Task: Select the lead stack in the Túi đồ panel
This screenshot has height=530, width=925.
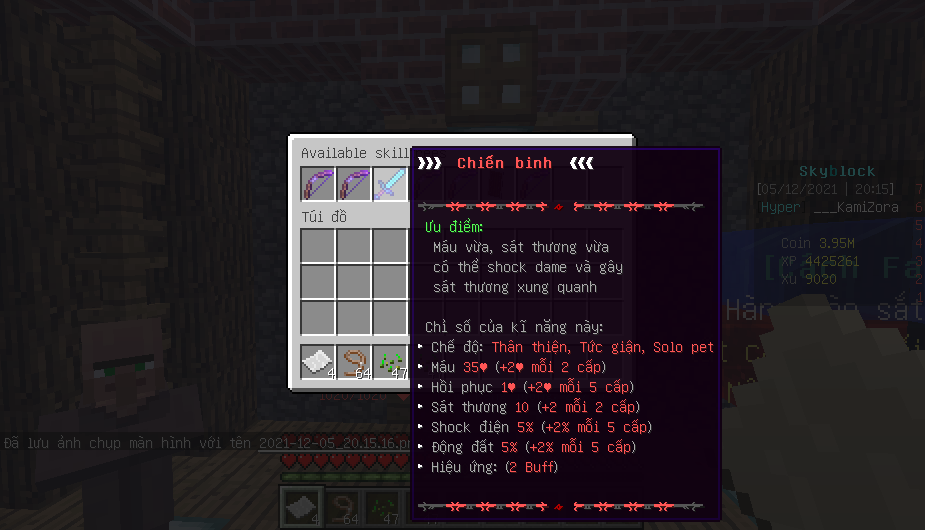Action: (x=354, y=362)
